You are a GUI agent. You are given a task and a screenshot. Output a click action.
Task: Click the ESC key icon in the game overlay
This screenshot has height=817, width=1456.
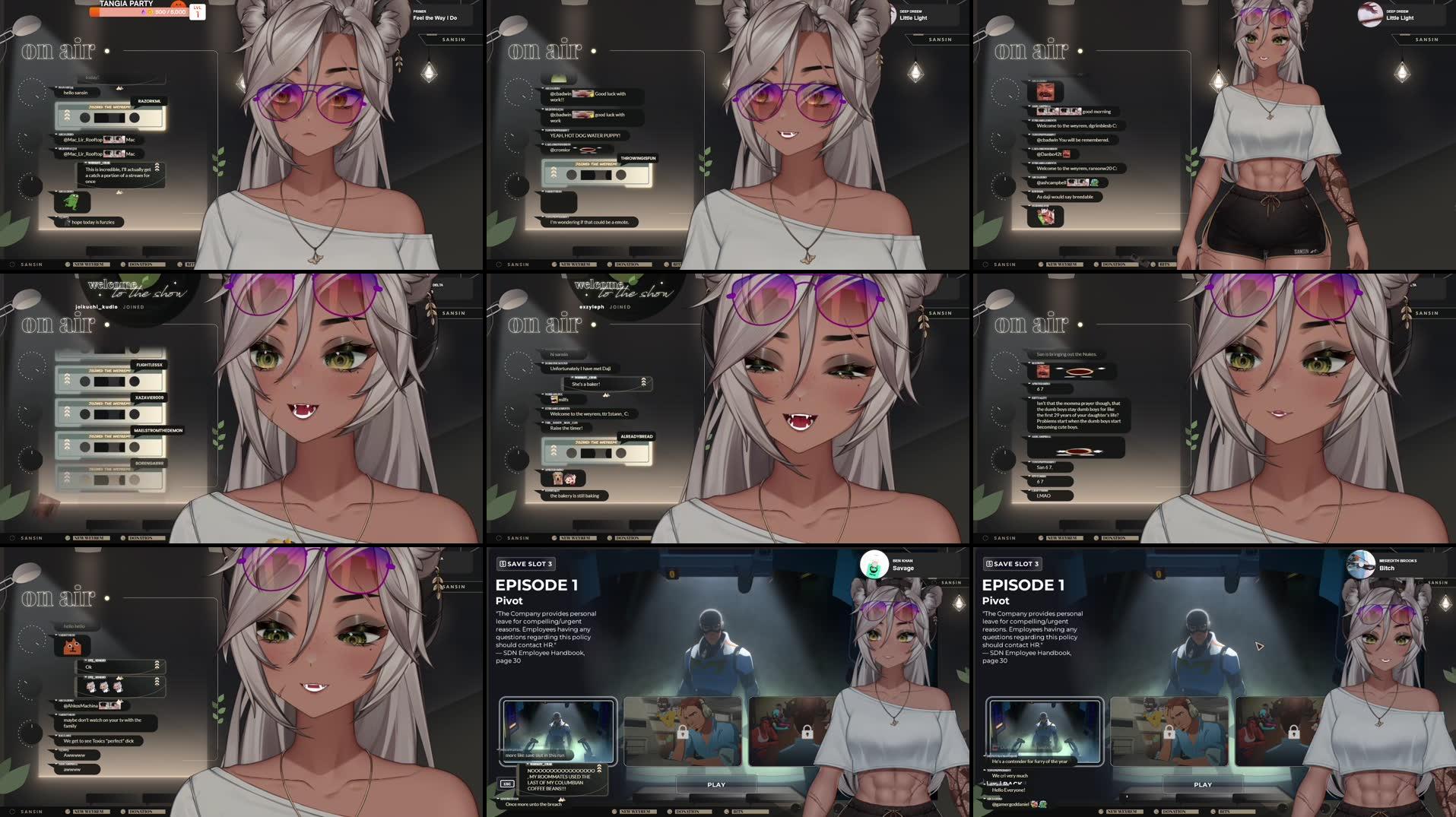(x=507, y=784)
